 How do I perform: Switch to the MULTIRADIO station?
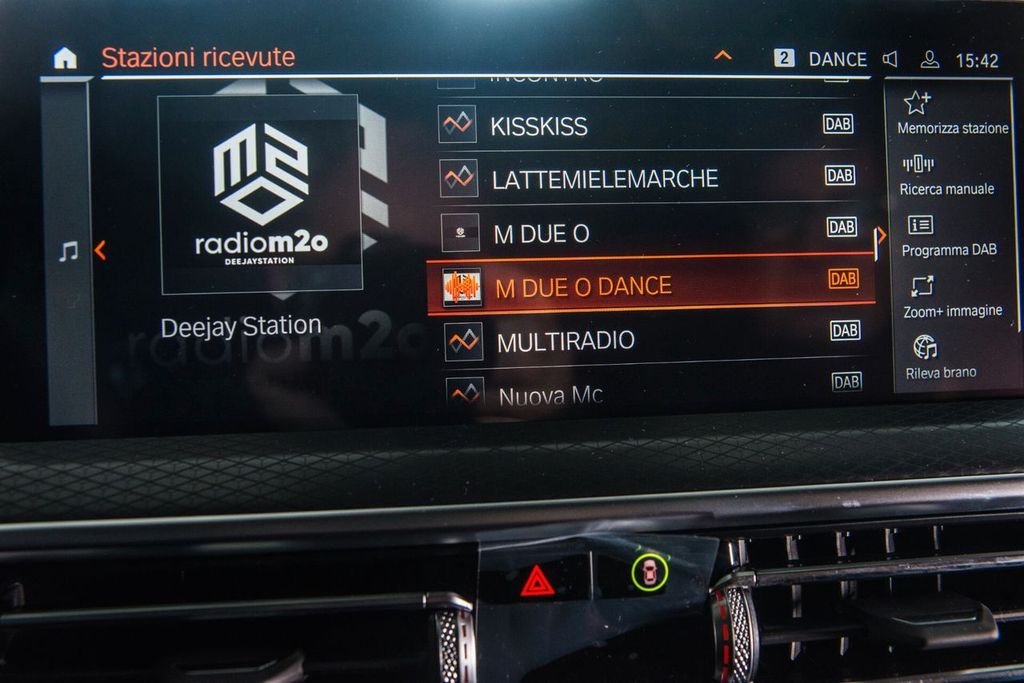[565, 341]
